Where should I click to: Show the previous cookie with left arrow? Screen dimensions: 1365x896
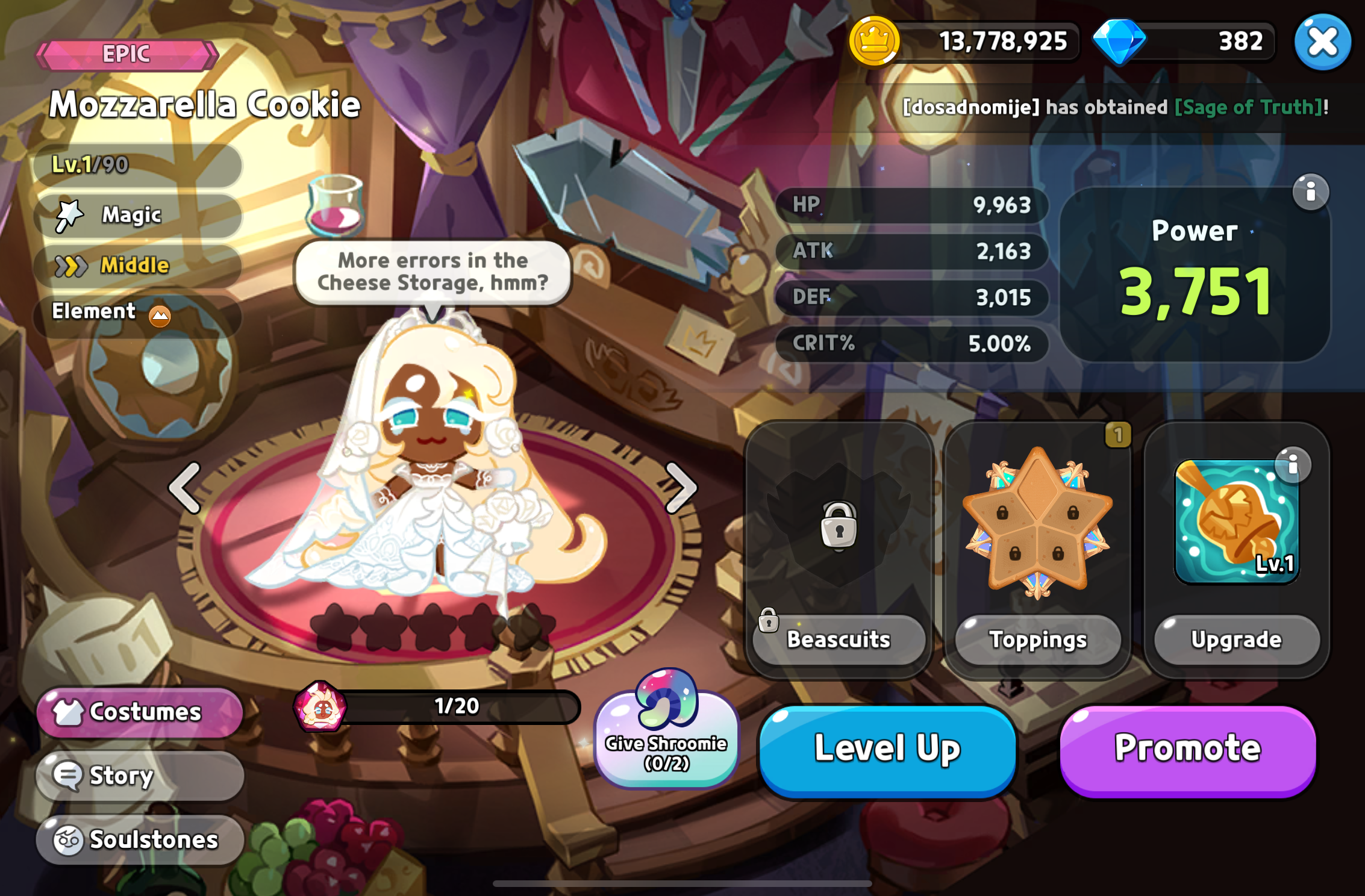(x=184, y=488)
